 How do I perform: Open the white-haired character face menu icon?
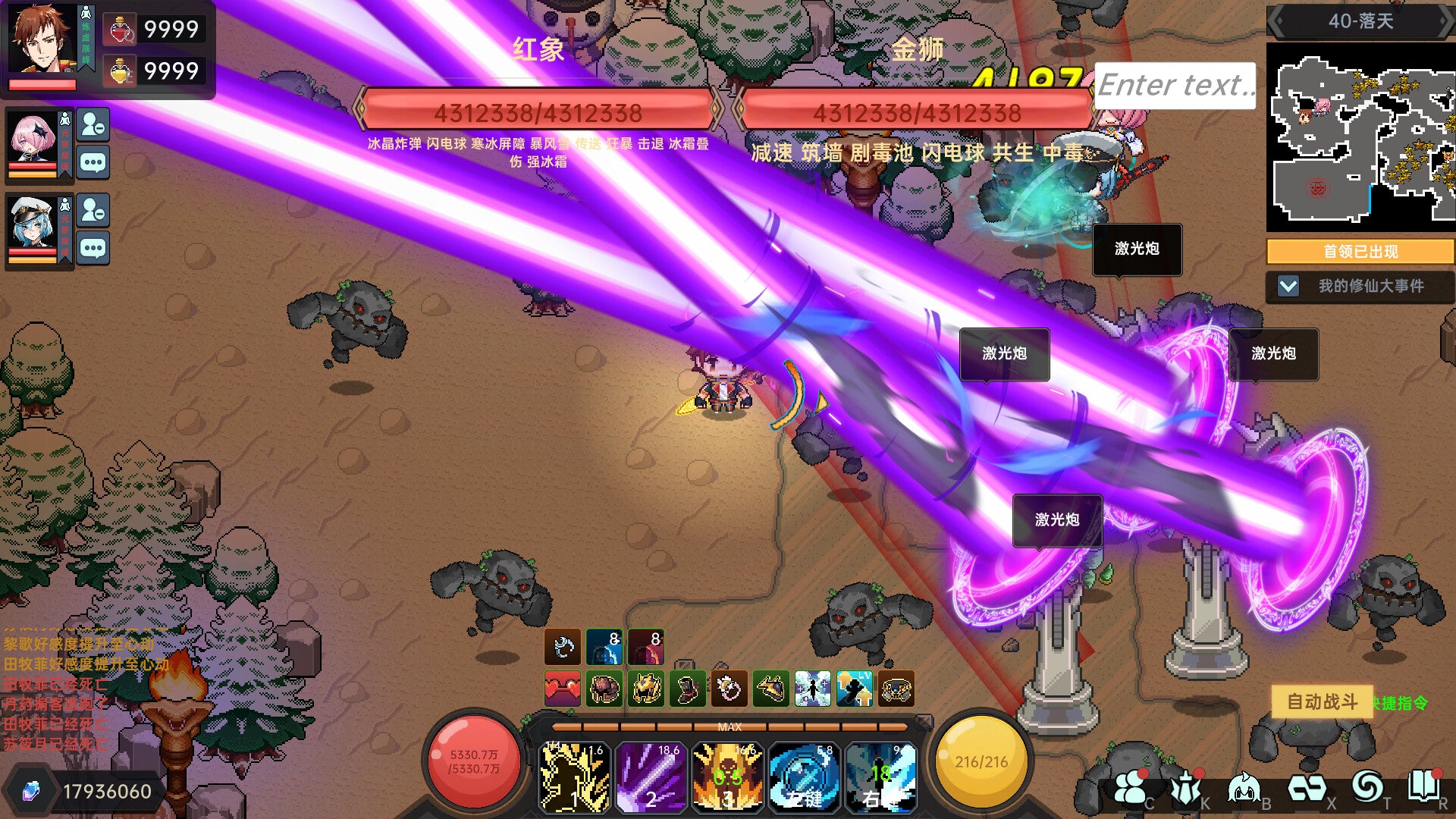pyautogui.click(x=1244, y=789)
